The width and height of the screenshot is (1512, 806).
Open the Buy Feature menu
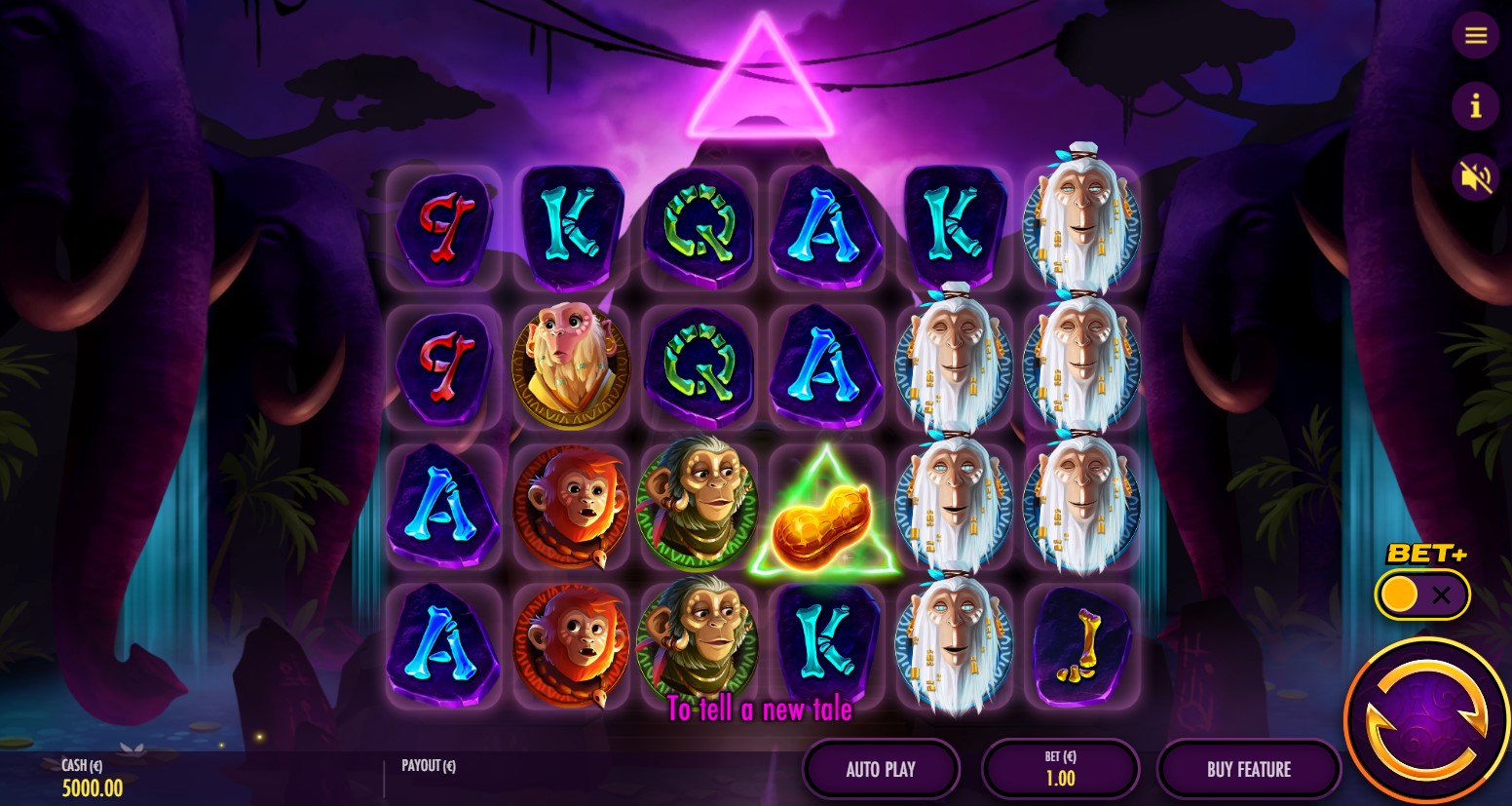[1248, 769]
